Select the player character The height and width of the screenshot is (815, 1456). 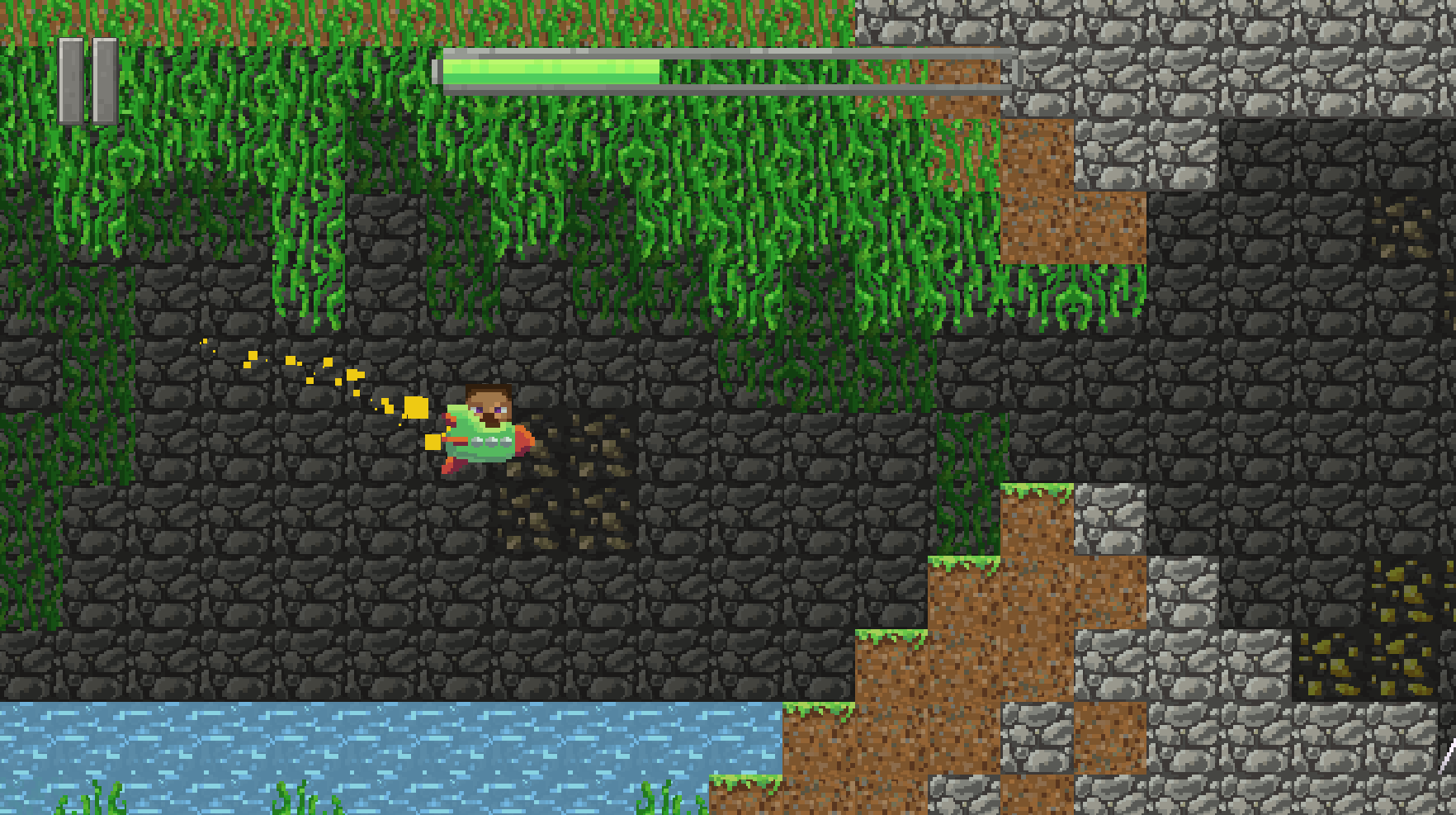(483, 429)
